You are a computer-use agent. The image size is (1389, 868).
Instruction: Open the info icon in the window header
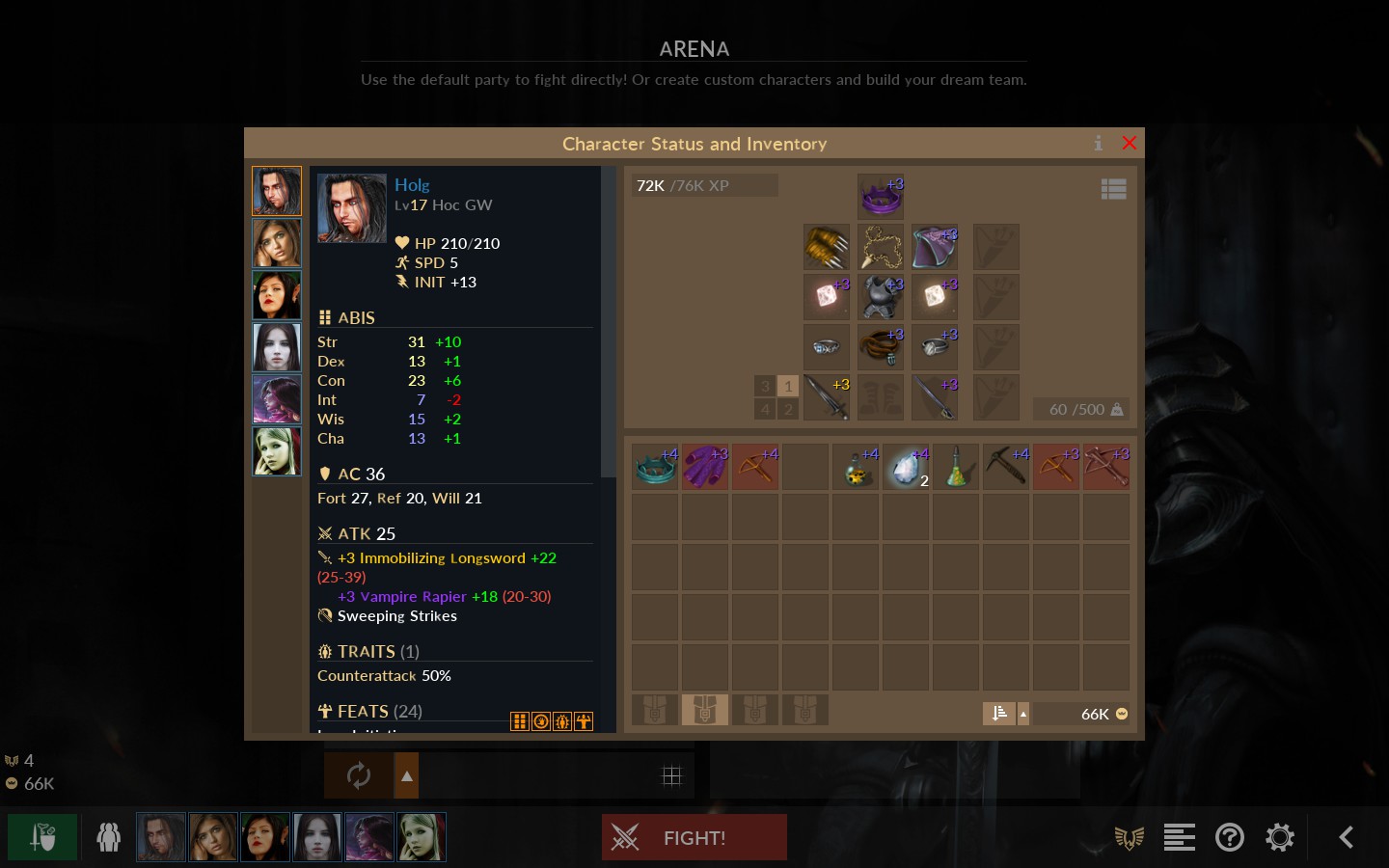coord(1098,144)
